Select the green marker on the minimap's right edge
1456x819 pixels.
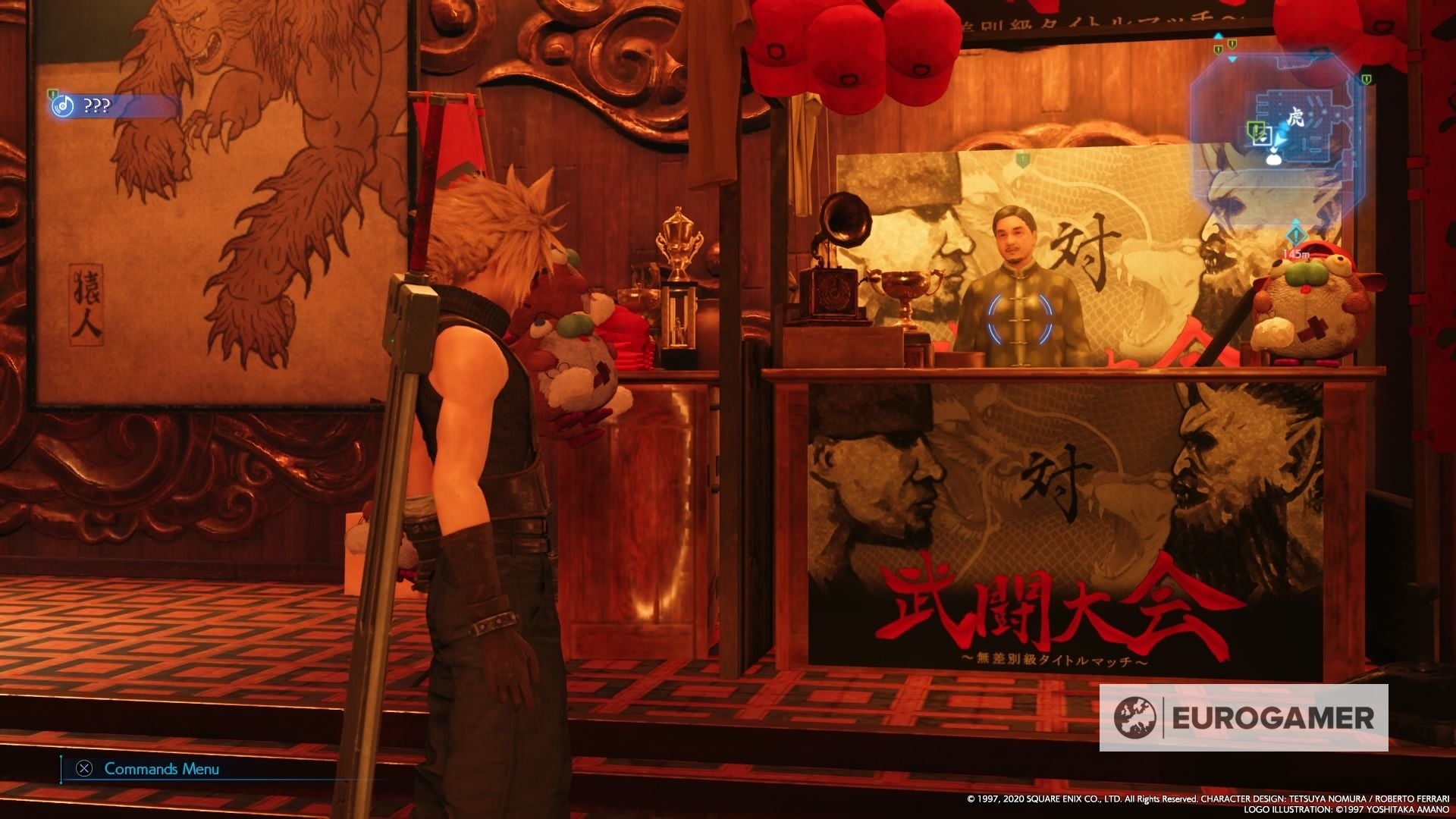tap(1367, 80)
